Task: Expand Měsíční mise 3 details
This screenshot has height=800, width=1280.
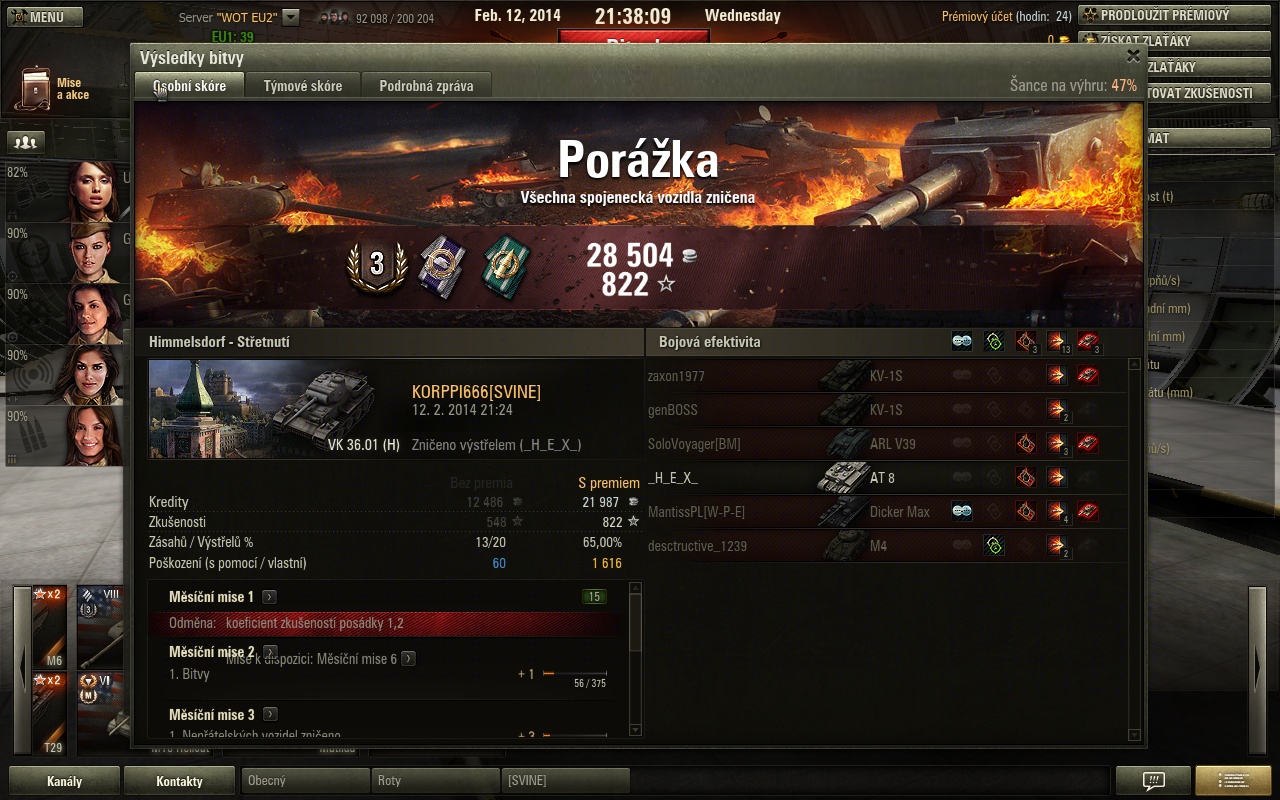Action: (270, 715)
